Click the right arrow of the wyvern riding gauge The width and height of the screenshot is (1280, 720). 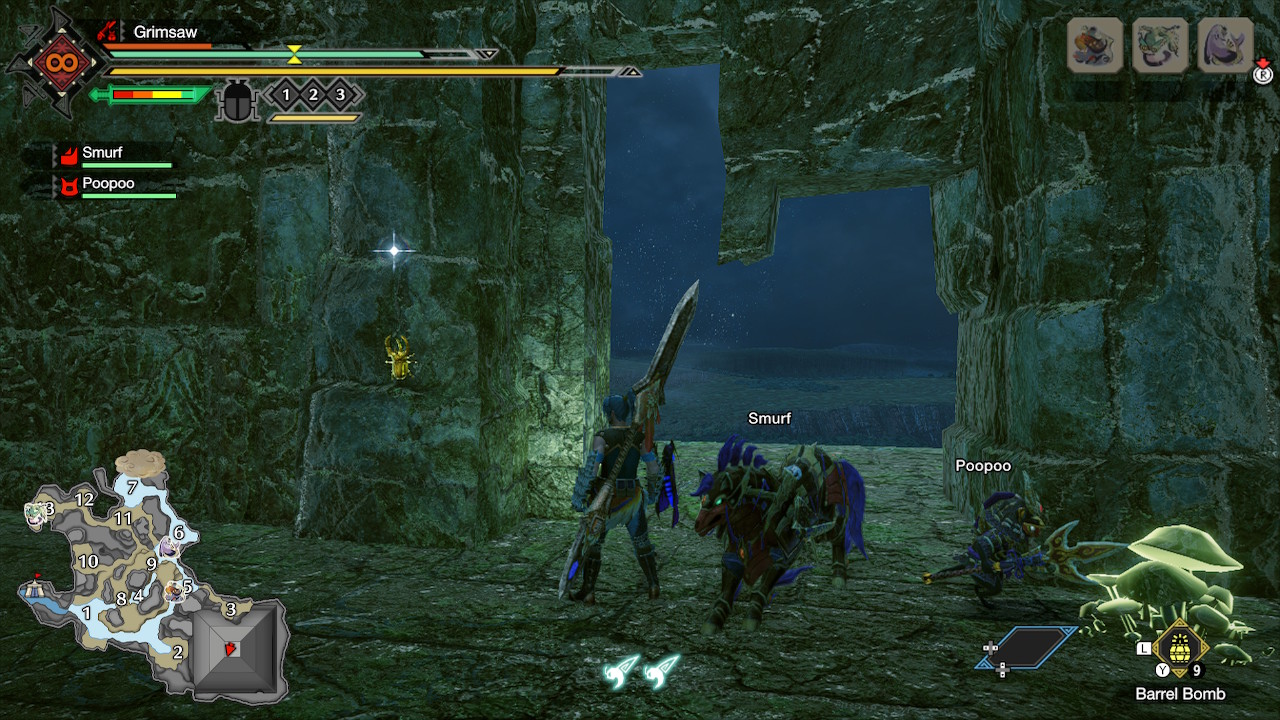pos(632,71)
